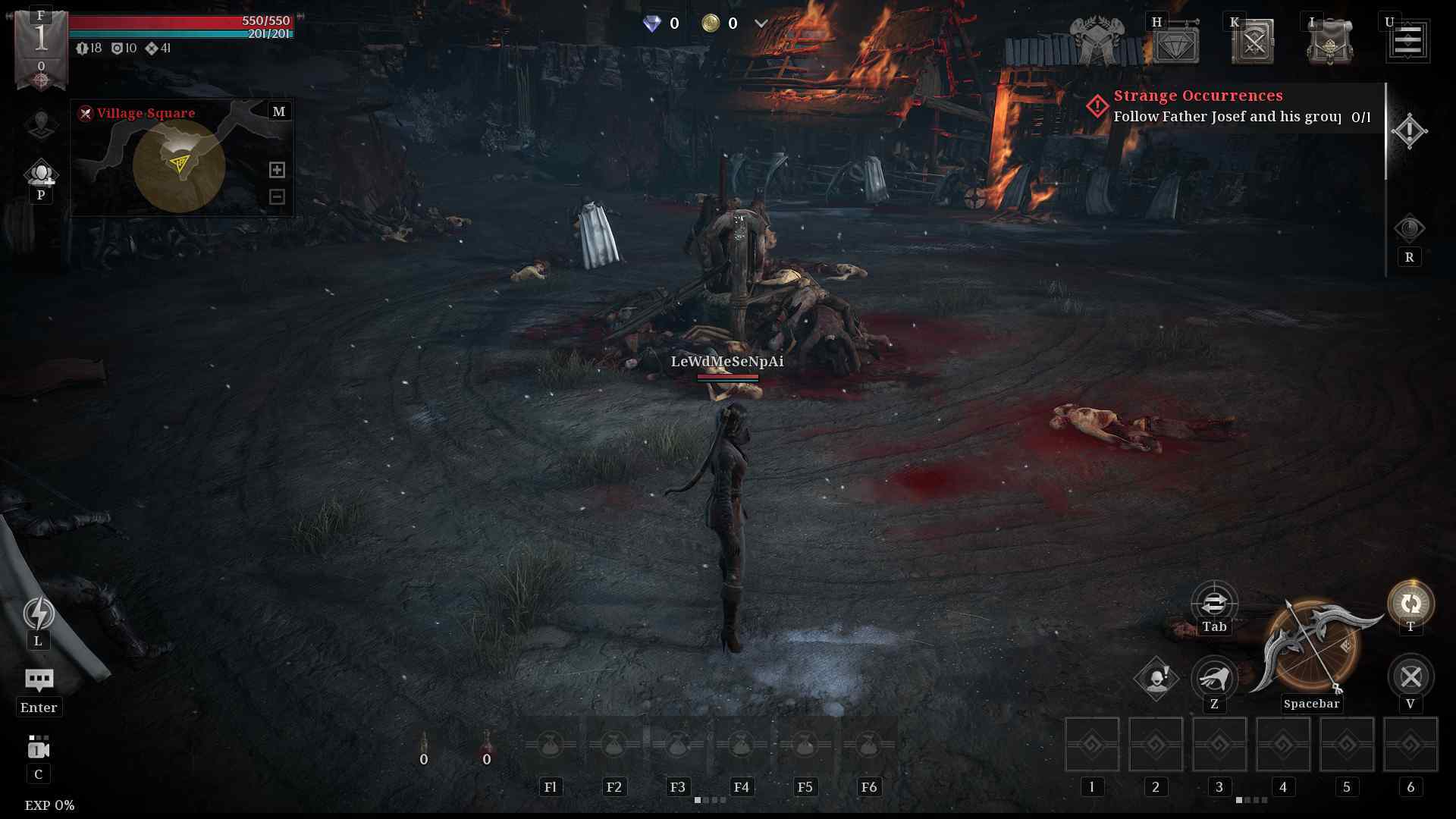Toggle the lightning bolt auto mode
Image resolution: width=1456 pixels, height=819 pixels.
click(38, 613)
